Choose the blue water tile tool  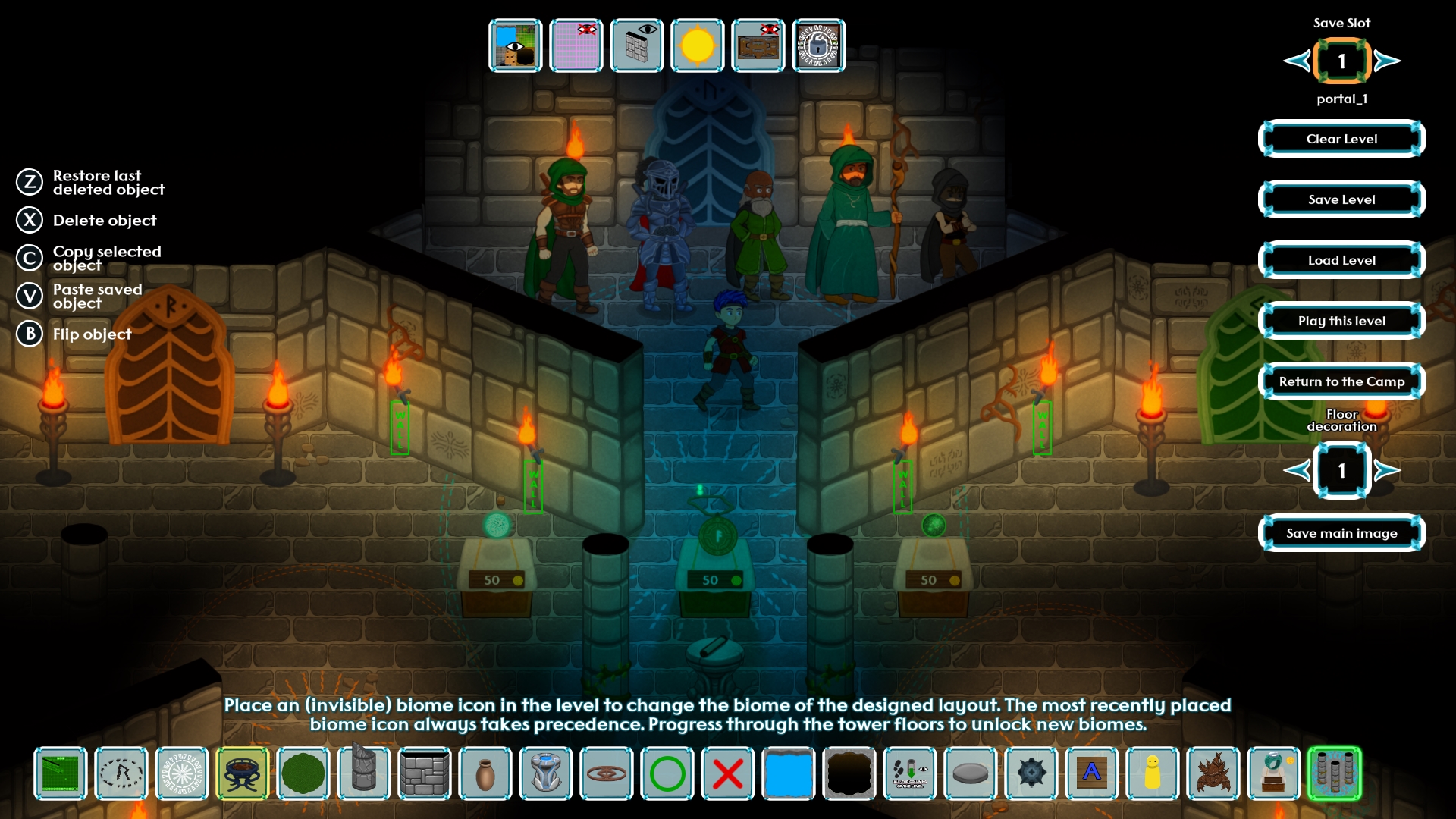pyautogui.click(x=789, y=773)
